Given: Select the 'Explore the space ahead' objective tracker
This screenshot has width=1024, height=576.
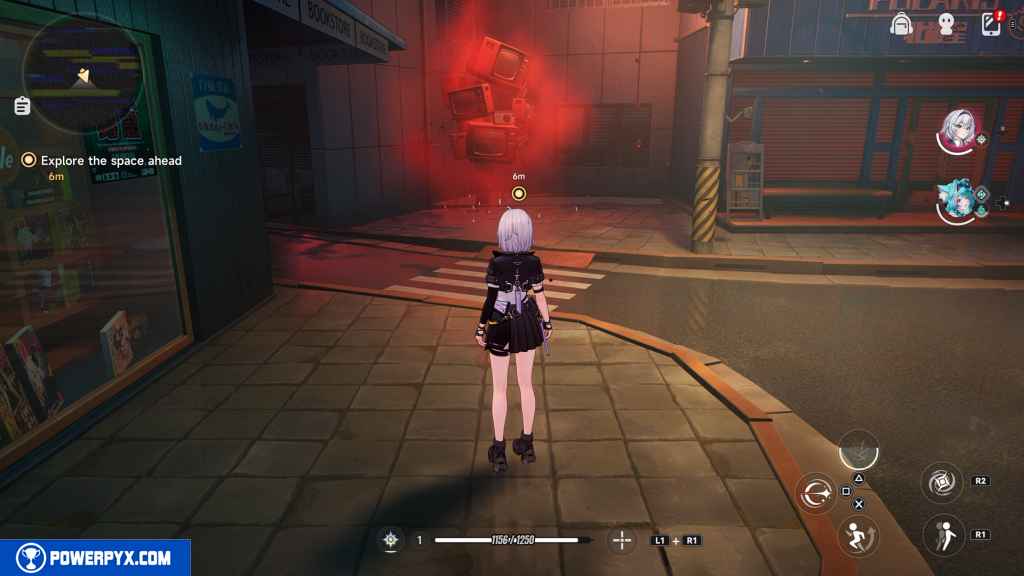Looking at the screenshot, I should (111, 160).
